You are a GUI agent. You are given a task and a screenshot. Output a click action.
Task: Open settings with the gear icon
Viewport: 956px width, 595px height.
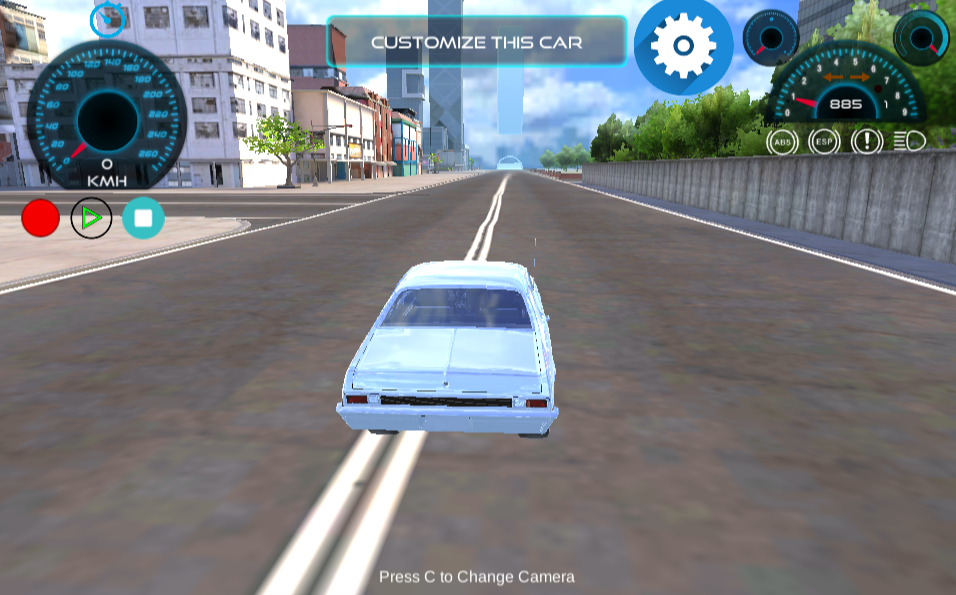click(683, 46)
